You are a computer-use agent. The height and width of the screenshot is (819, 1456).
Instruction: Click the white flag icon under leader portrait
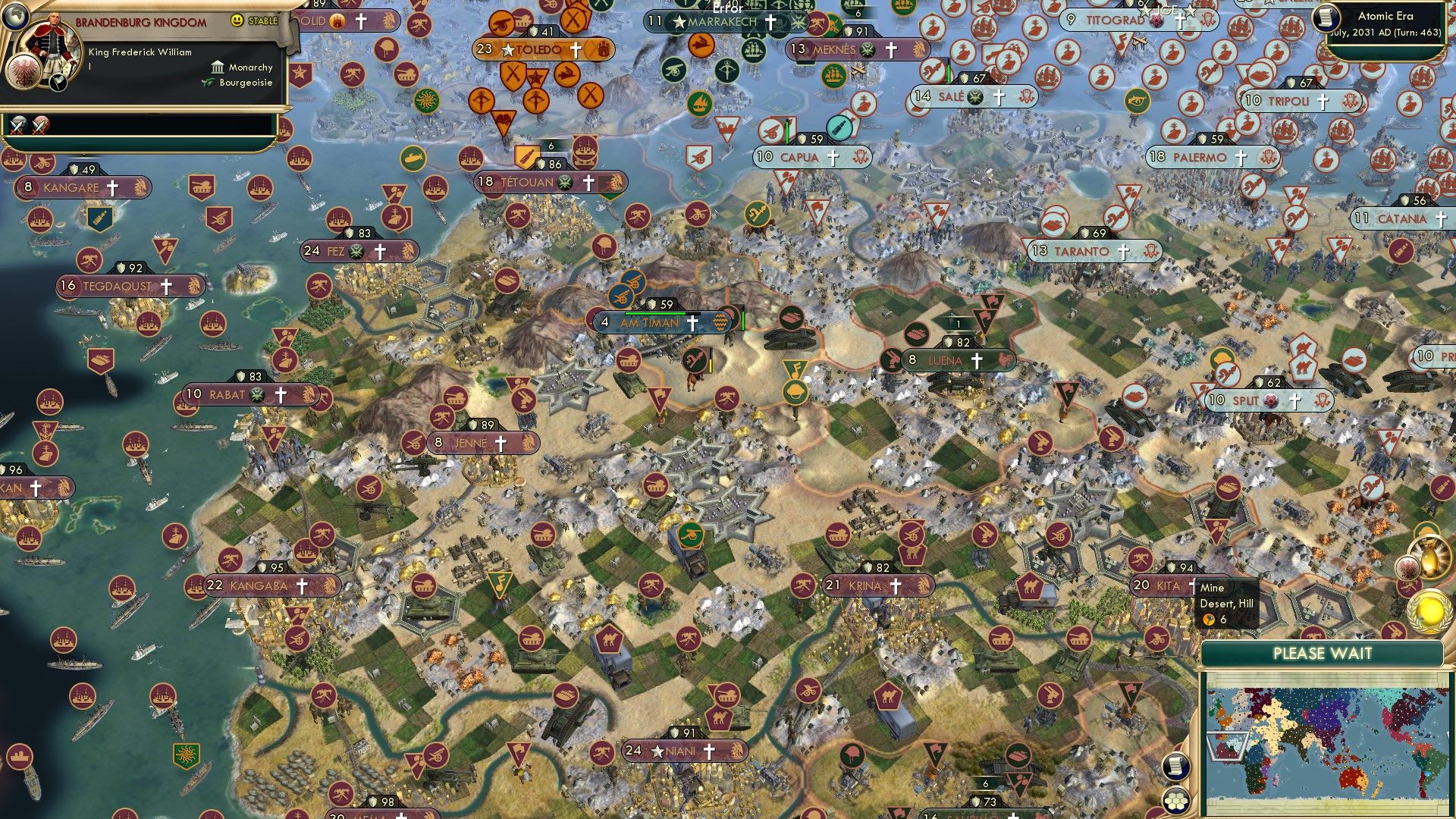[58, 83]
